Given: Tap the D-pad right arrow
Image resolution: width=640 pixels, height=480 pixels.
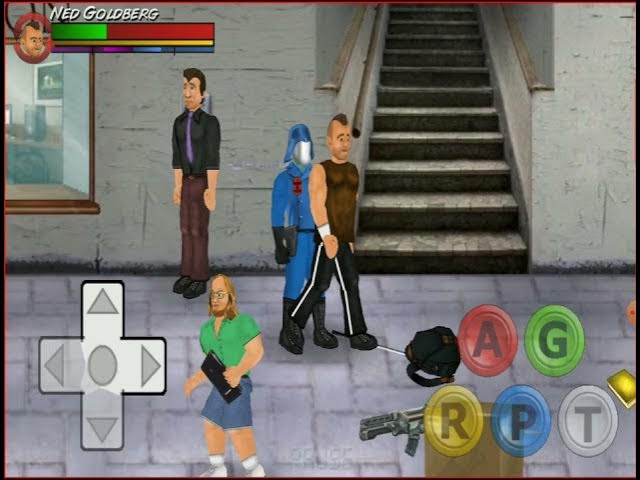Looking at the screenshot, I should 150,365.
